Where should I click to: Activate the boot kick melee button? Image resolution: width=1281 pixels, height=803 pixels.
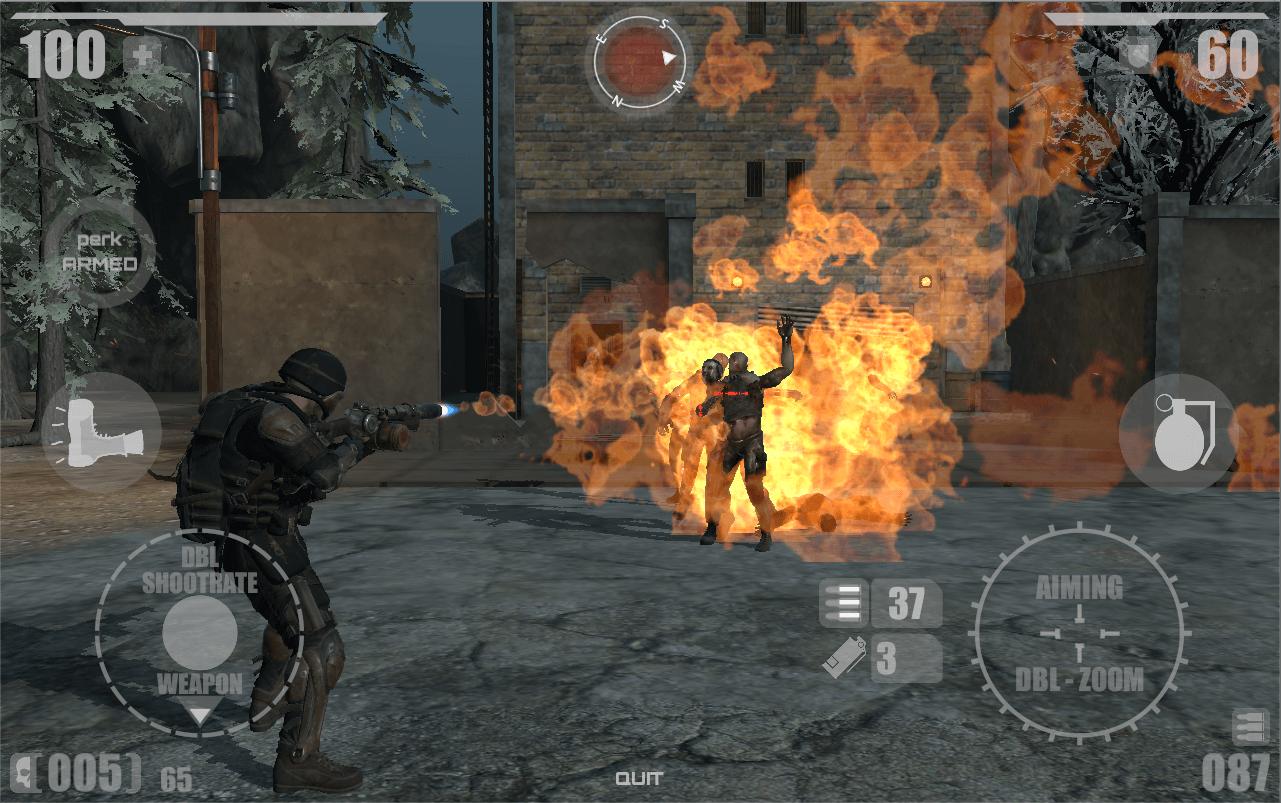click(x=100, y=431)
